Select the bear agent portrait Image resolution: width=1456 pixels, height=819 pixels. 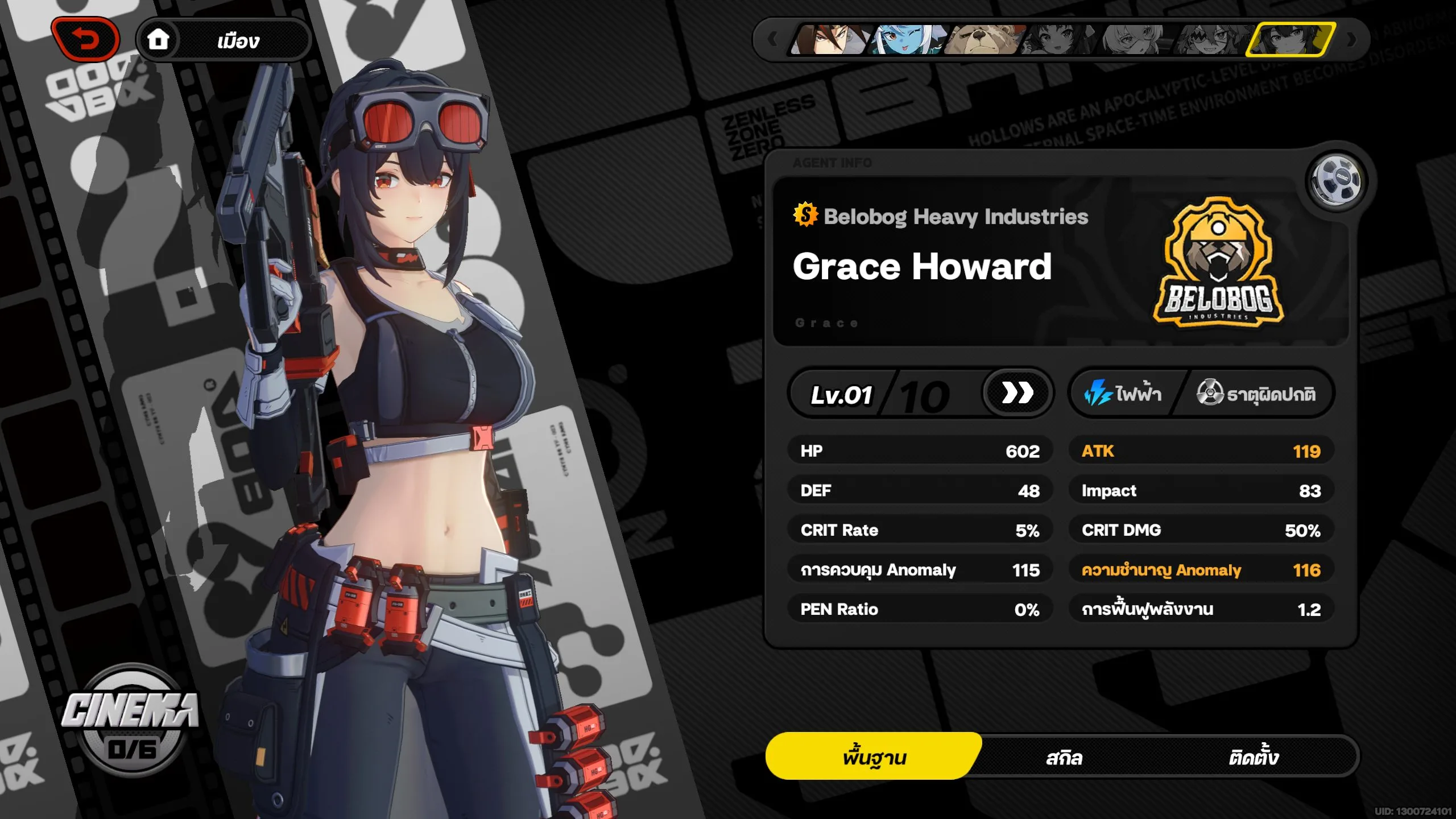983,41
